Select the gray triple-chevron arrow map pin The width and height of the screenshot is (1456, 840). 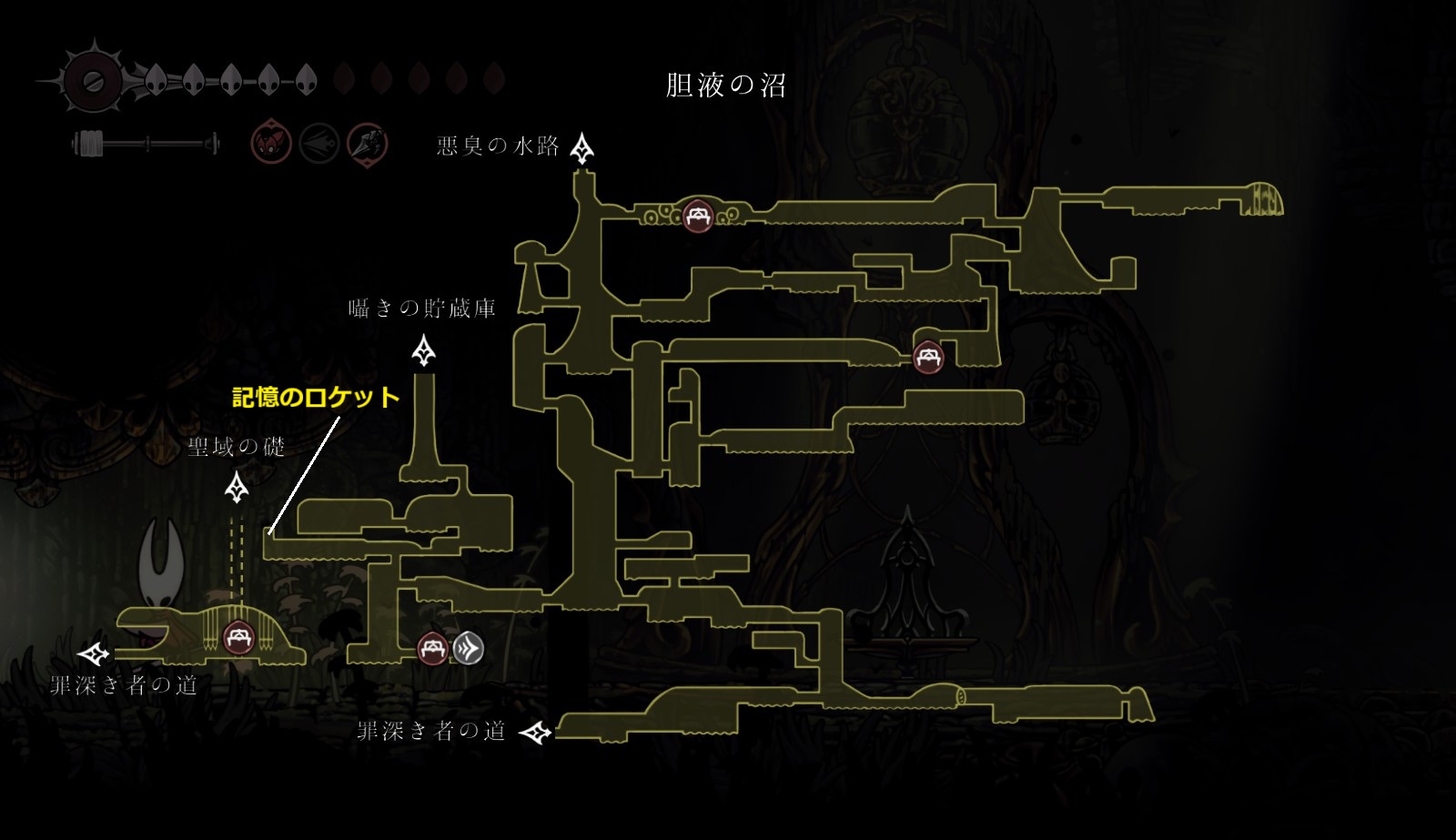tap(468, 648)
